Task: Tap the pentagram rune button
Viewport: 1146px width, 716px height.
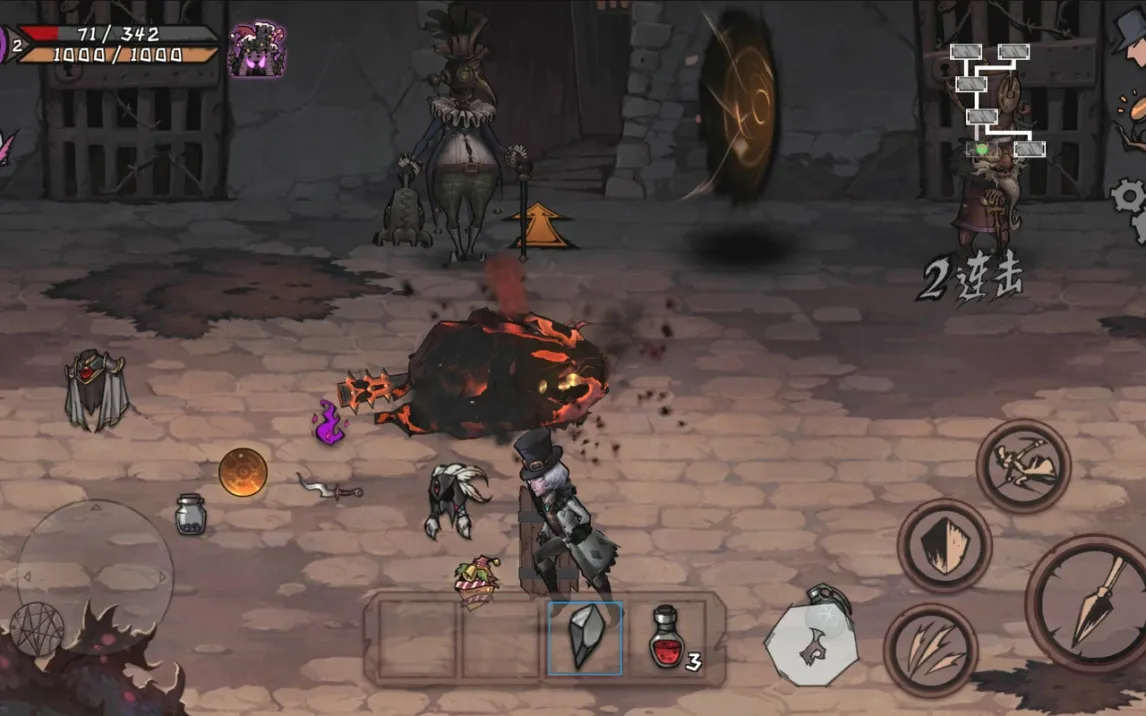Action: (37, 629)
